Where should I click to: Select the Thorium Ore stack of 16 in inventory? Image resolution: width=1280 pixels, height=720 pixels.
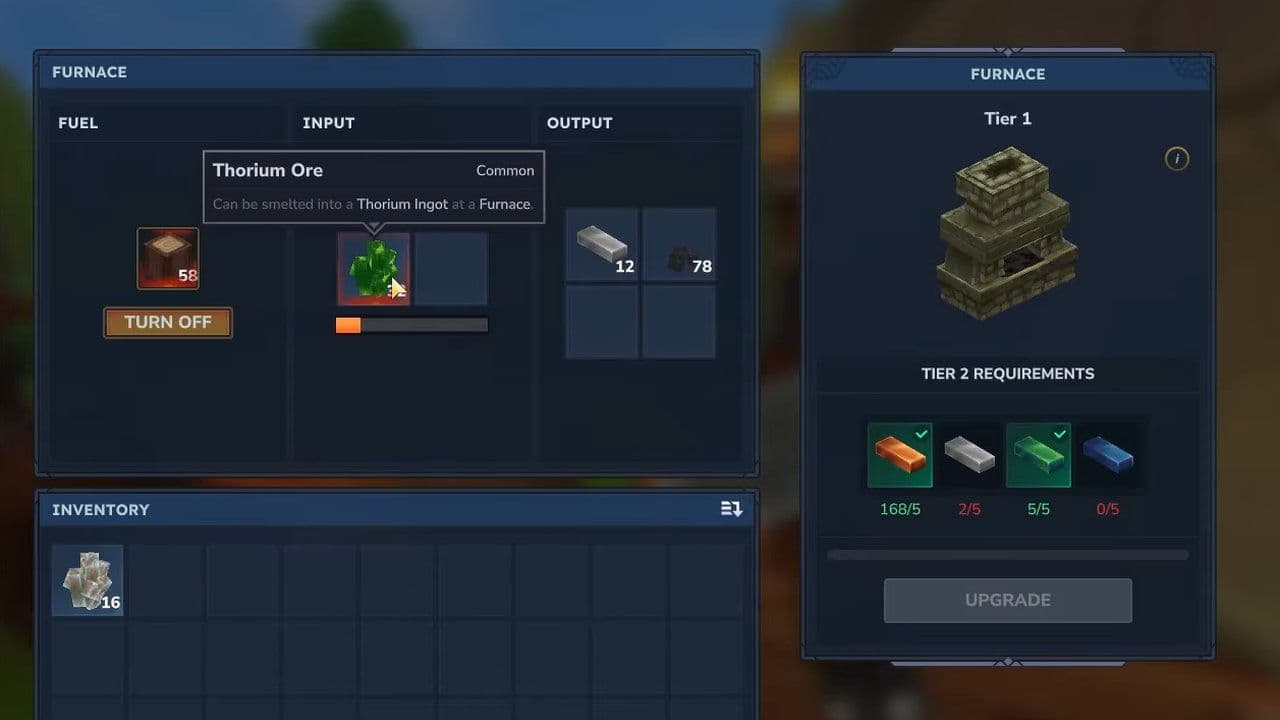tap(87, 580)
